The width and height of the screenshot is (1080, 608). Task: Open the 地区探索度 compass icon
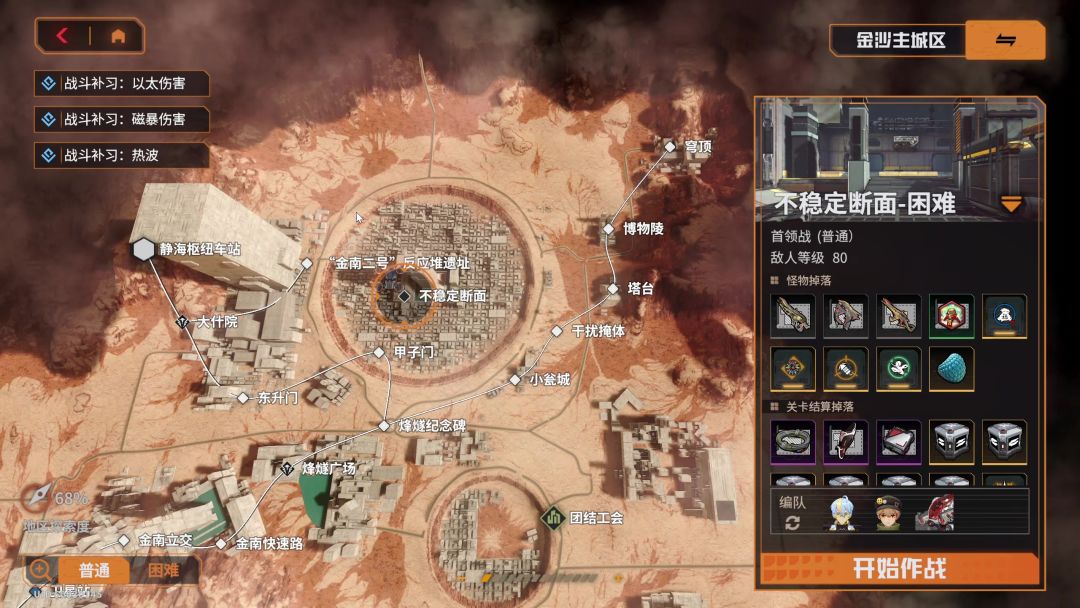(40, 495)
